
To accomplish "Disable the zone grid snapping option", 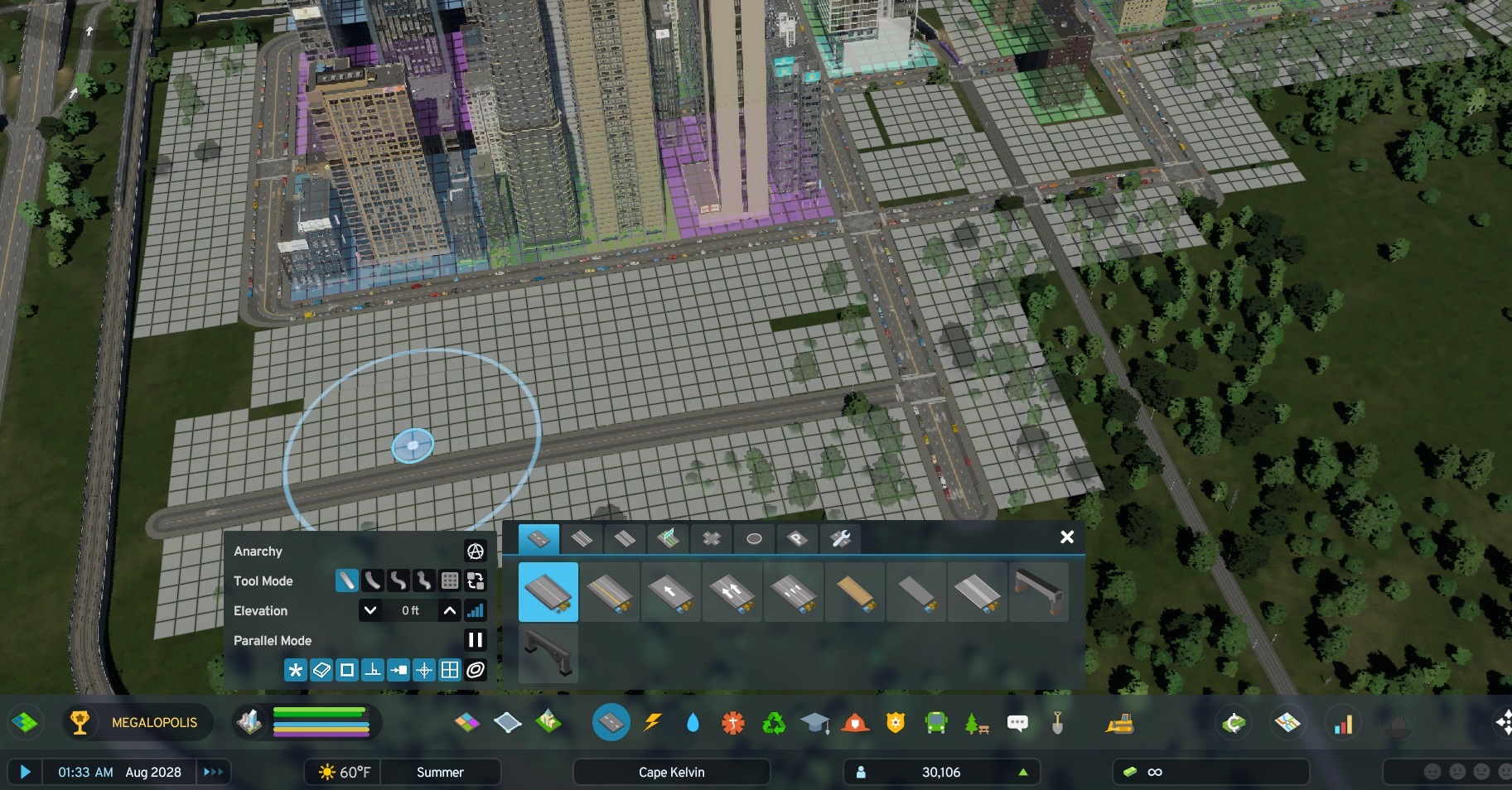I will [450, 670].
